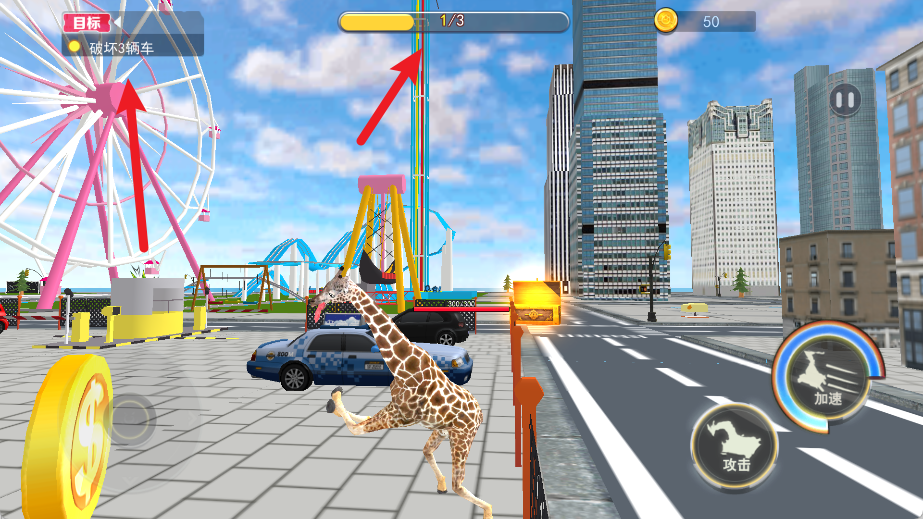
Task: Pause the game with the pause button
Action: [x=845, y=99]
